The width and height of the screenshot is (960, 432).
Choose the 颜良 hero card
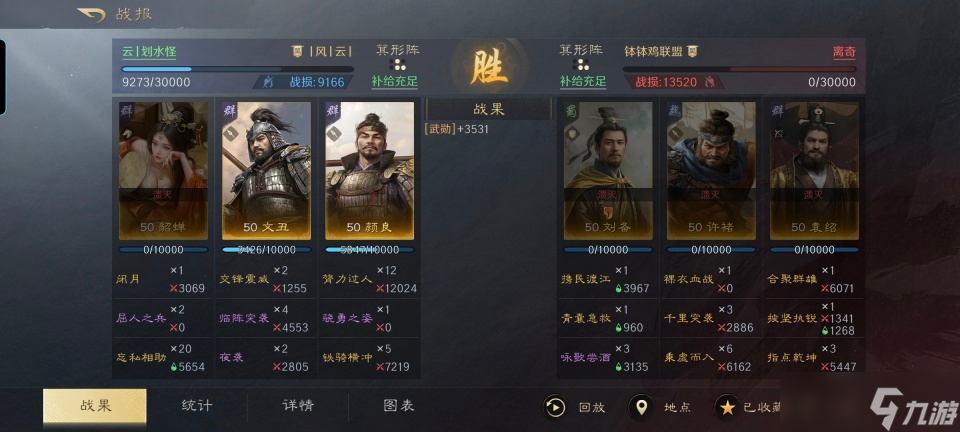[x=368, y=170]
